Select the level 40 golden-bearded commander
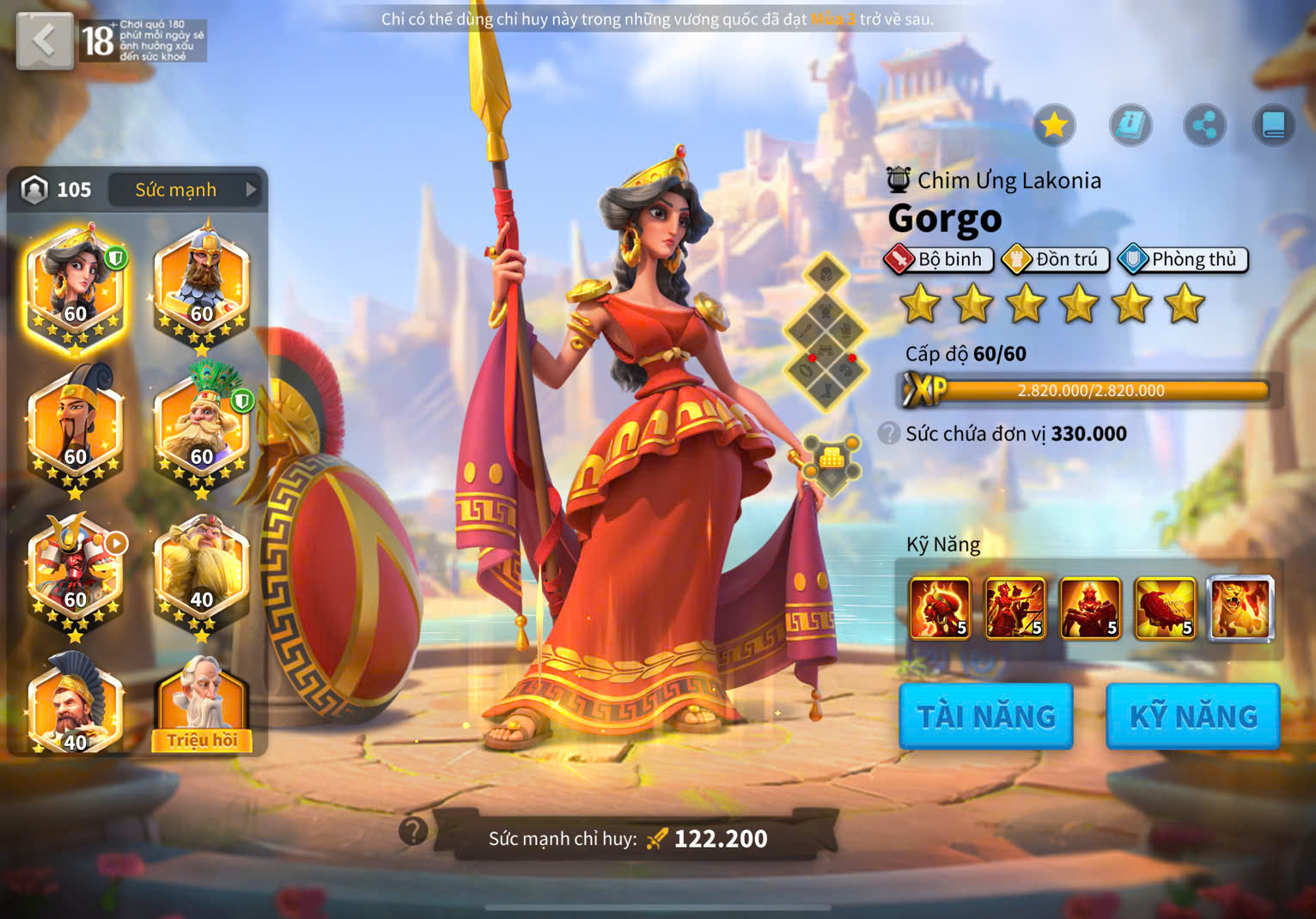 (x=202, y=569)
